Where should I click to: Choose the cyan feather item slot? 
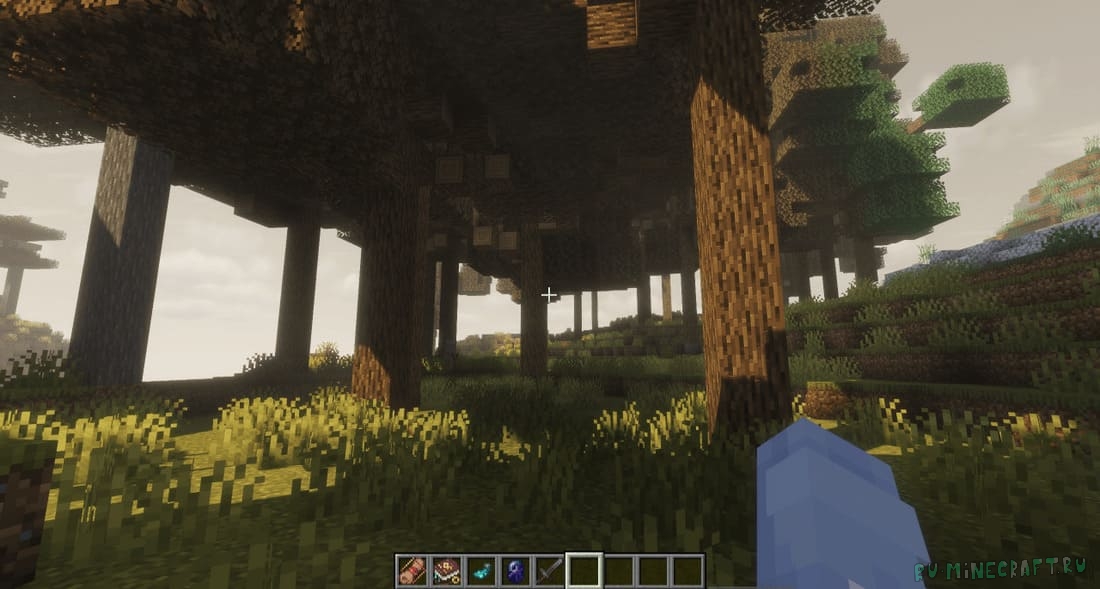click(x=481, y=571)
